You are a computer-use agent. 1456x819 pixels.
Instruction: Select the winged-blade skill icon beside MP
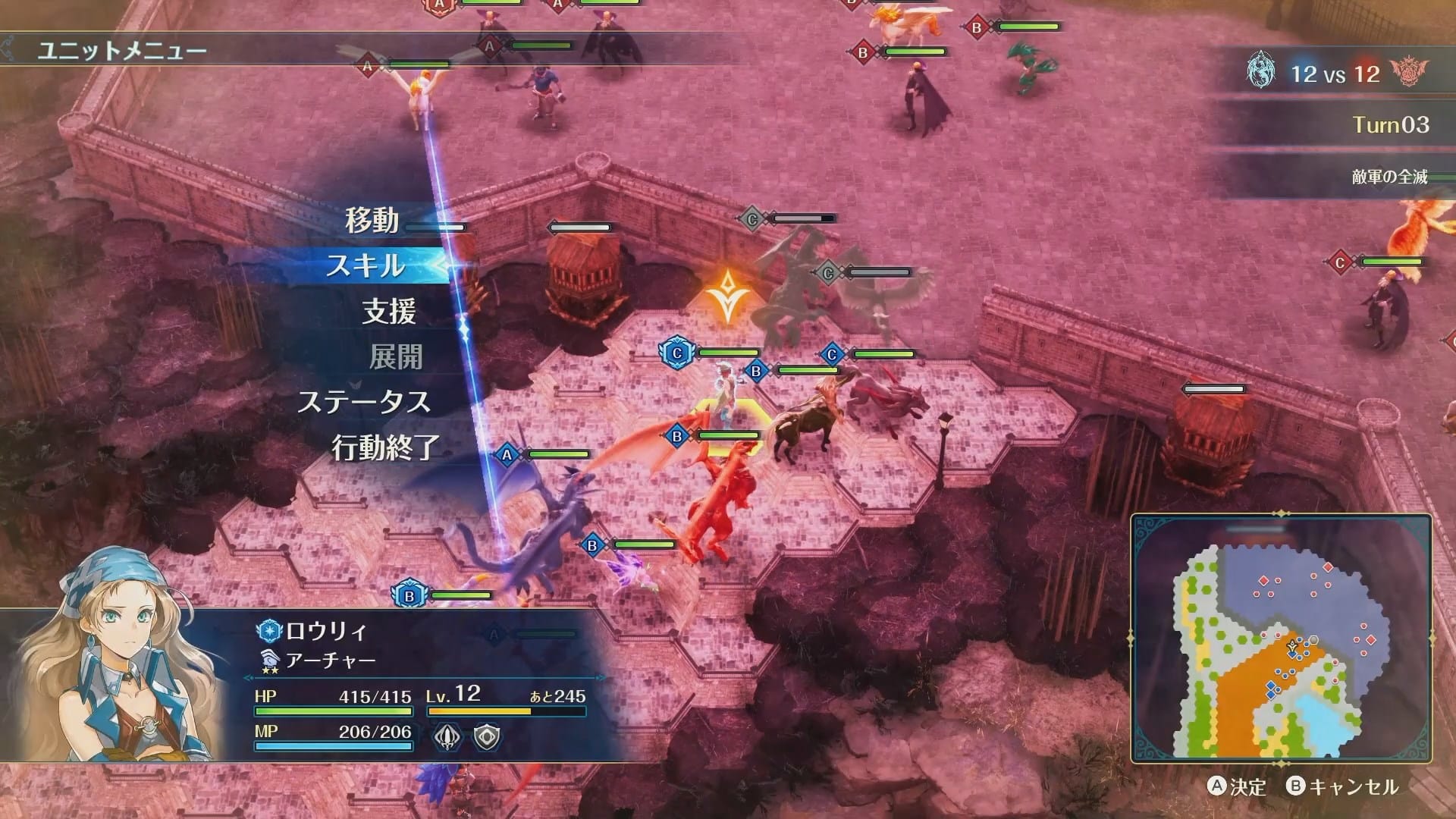click(x=447, y=736)
